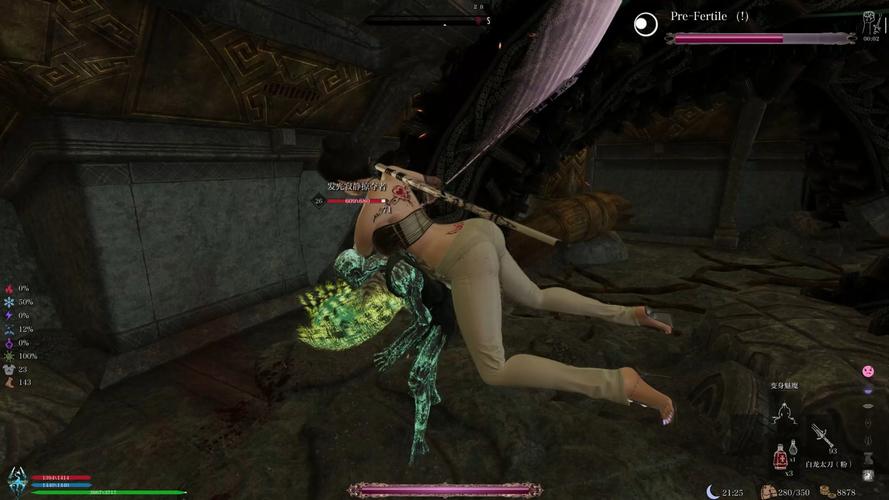
Task: Click the fire resistance flame icon
Action: pos(9,288)
